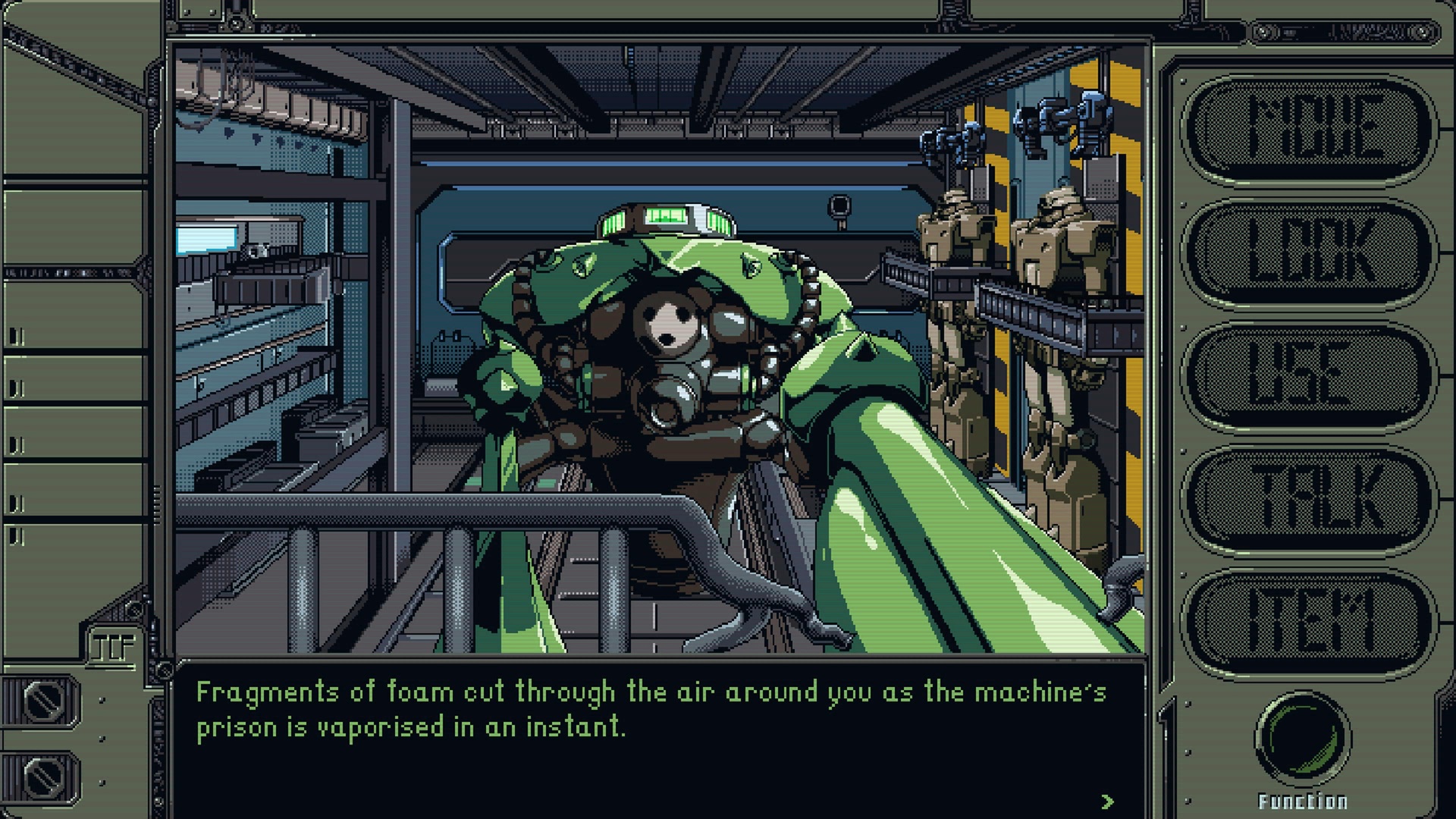The image size is (1456, 819).
Task: Choose the LOOK command
Action: [x=1310, y=252]
